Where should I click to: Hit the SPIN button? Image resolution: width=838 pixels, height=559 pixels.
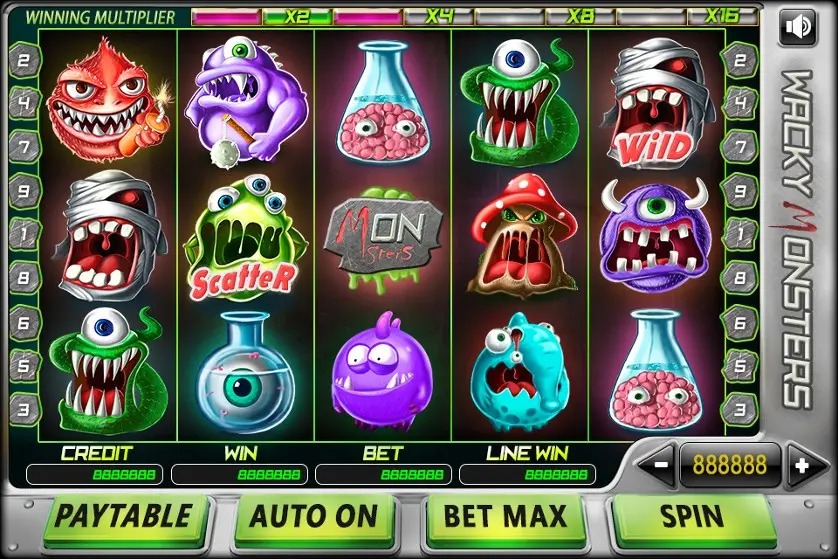click(692, 518)
